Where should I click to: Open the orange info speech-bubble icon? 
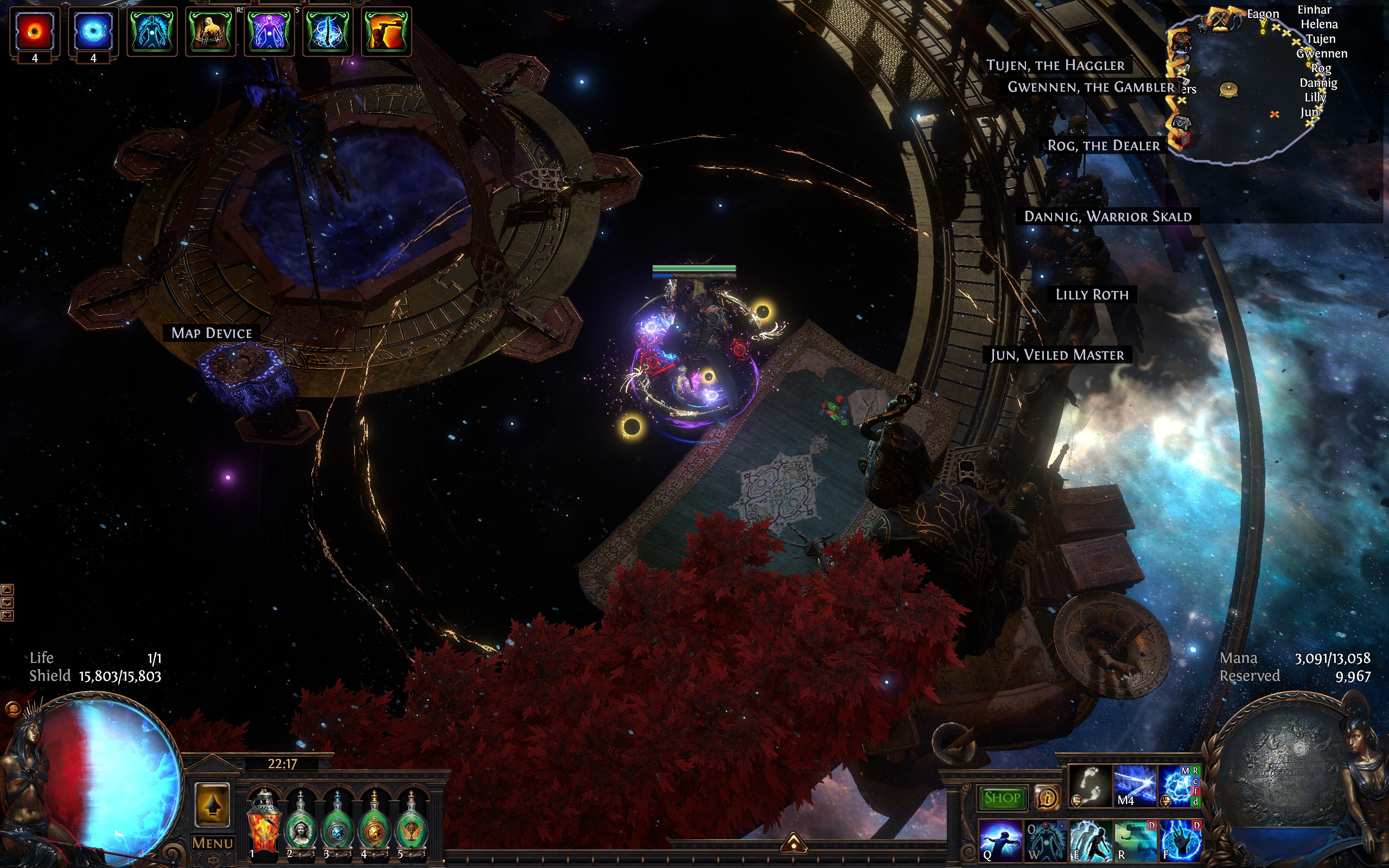pos(1047,797)
